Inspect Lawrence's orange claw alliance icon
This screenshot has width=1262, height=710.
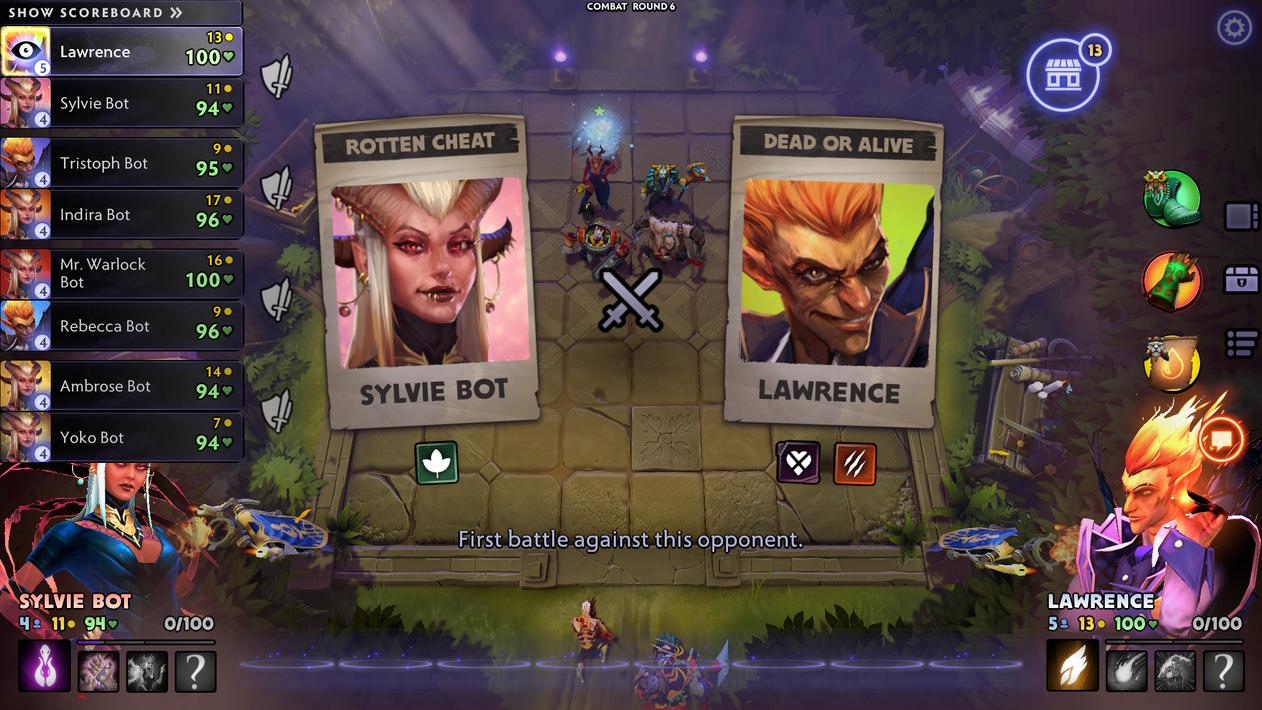pyautogui.click(x=854, y=464)
